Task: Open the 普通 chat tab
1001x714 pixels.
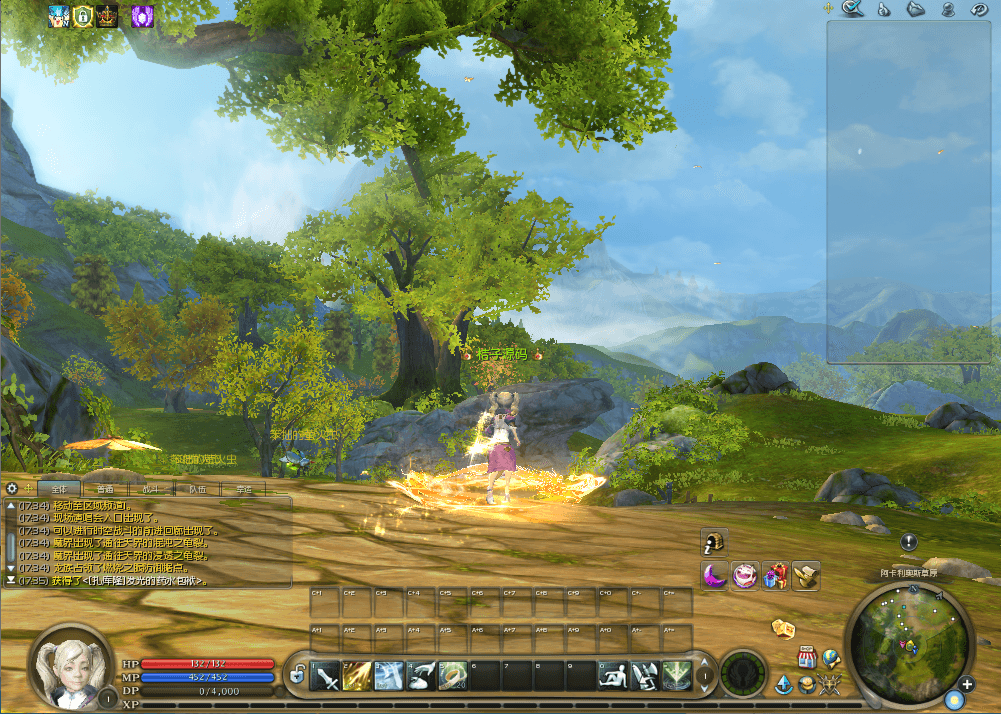Action: pos(106,489)
